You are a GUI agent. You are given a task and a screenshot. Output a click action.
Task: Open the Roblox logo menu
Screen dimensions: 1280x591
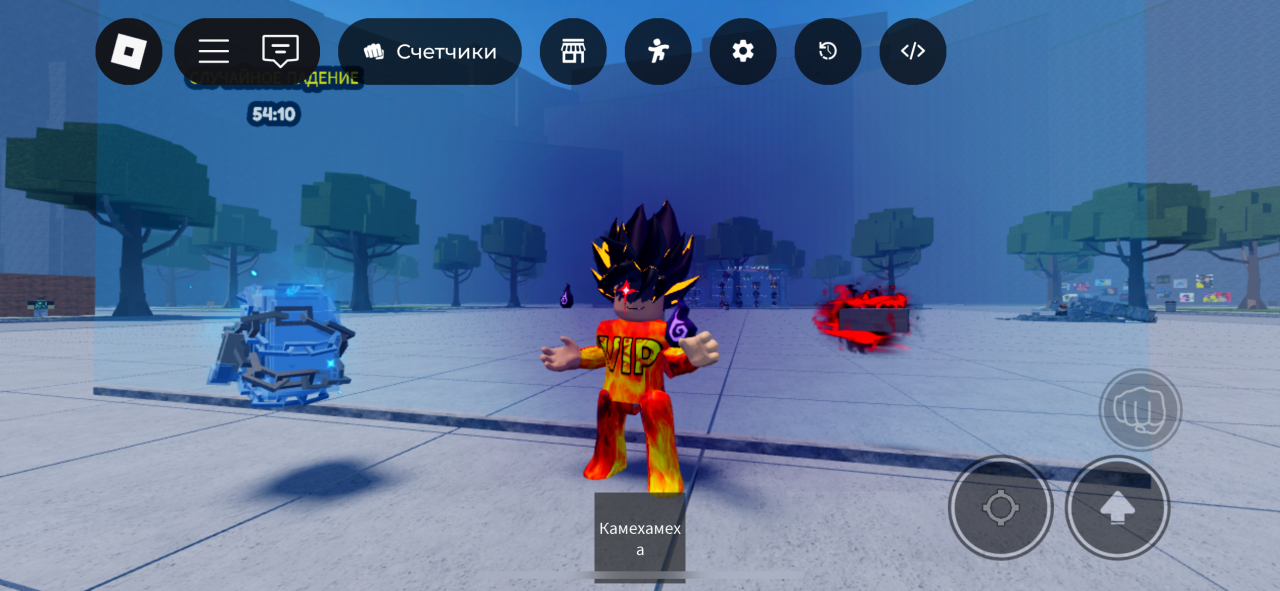pyautogui.click(x=129, y=51)
